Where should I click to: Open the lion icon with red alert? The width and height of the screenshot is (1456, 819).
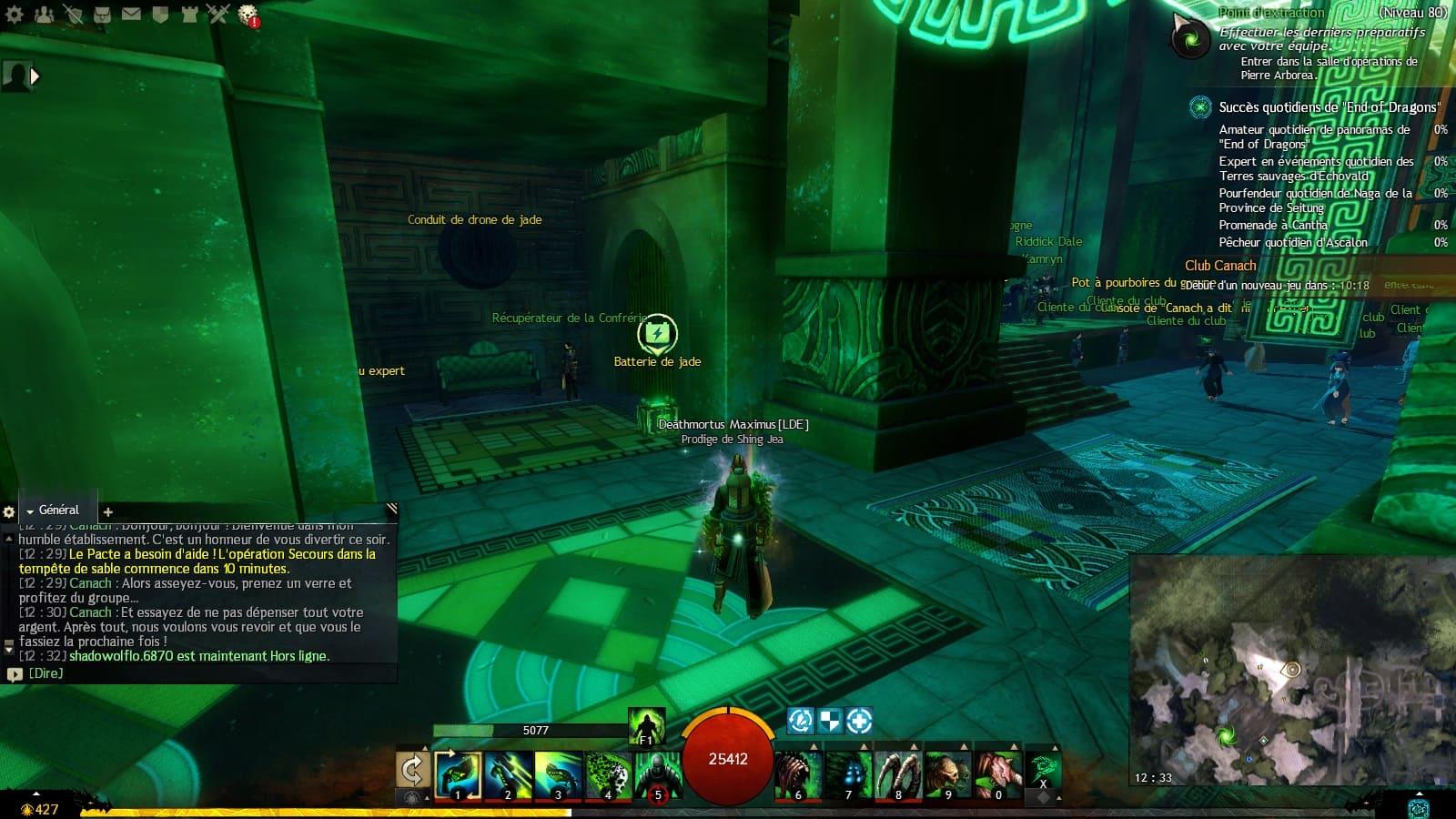[x=248, y=15]
